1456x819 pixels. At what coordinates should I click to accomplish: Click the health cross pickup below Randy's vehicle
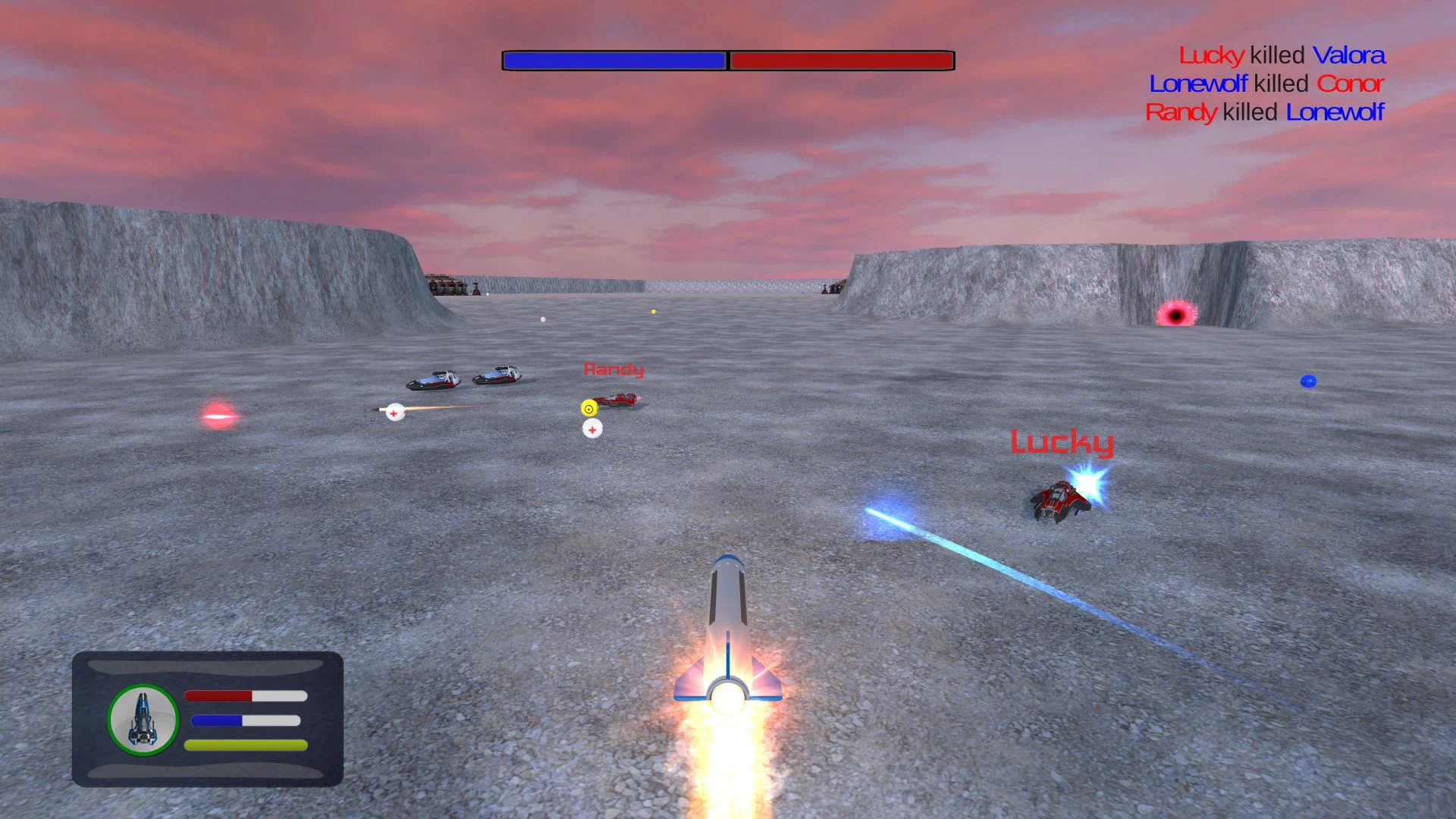pos(592,428)
